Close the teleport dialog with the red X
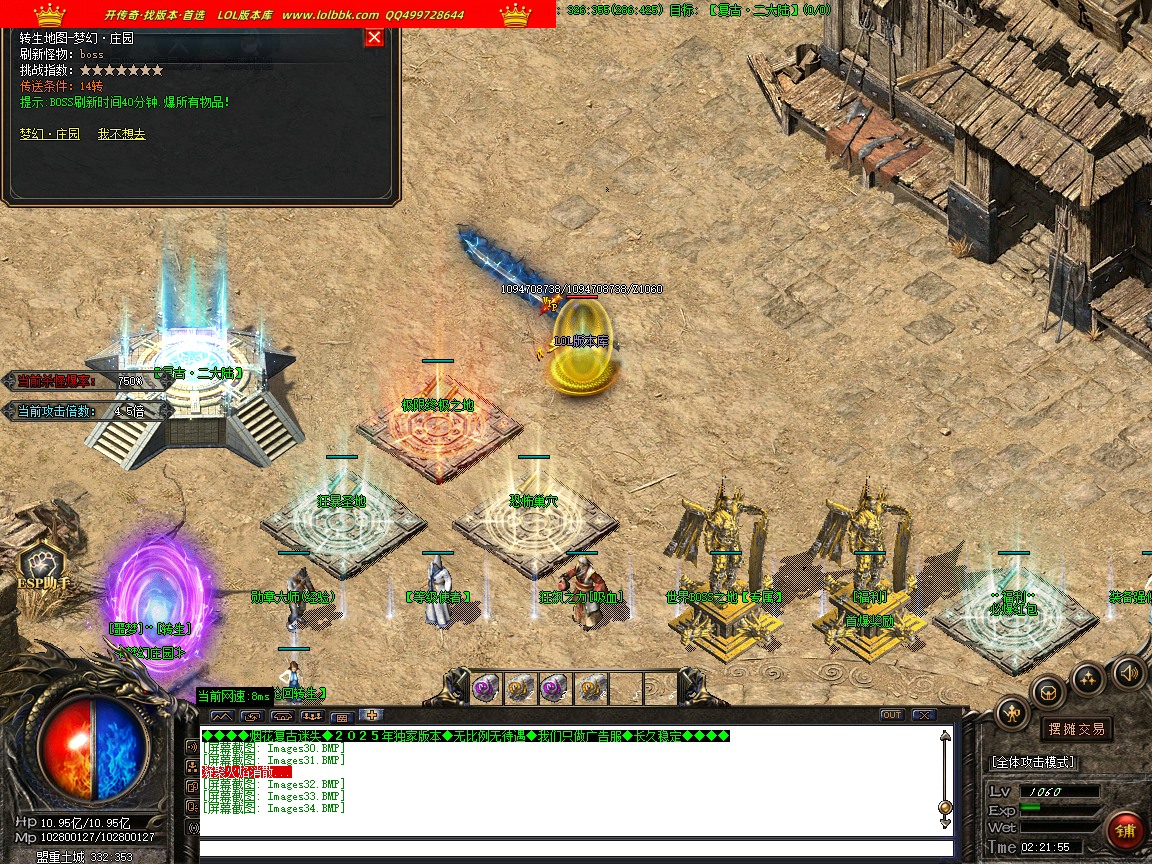 [374, 38]
